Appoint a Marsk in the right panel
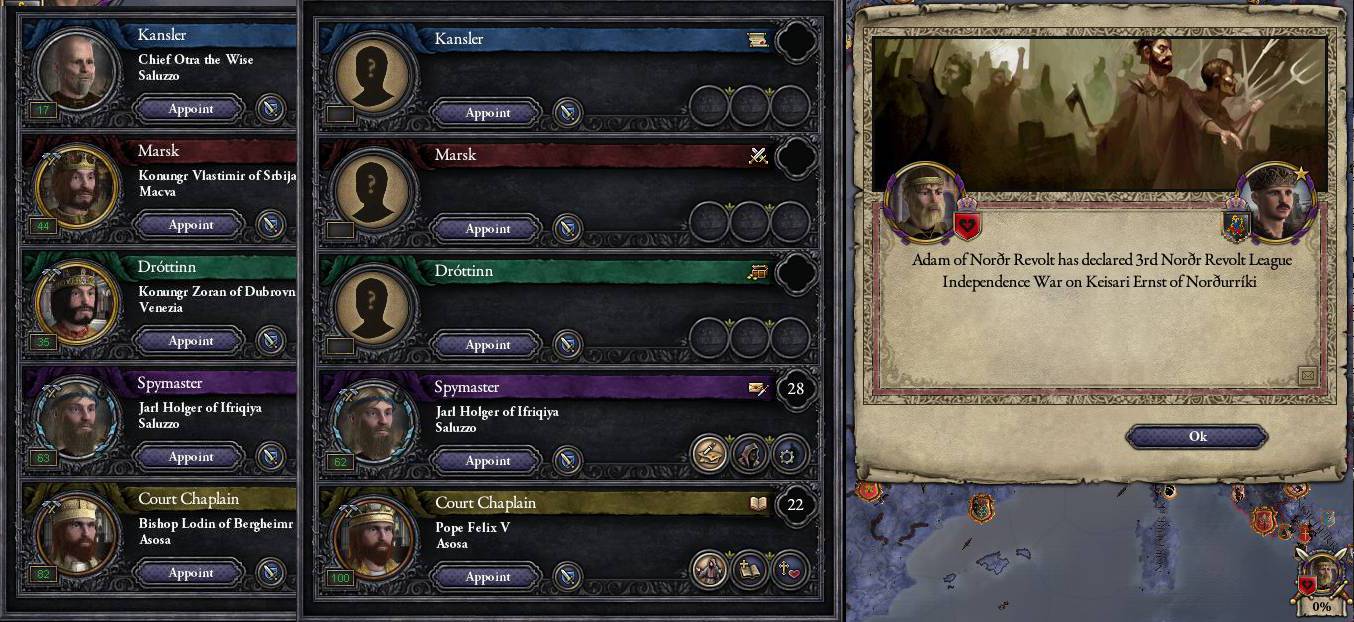 (488, 229)
